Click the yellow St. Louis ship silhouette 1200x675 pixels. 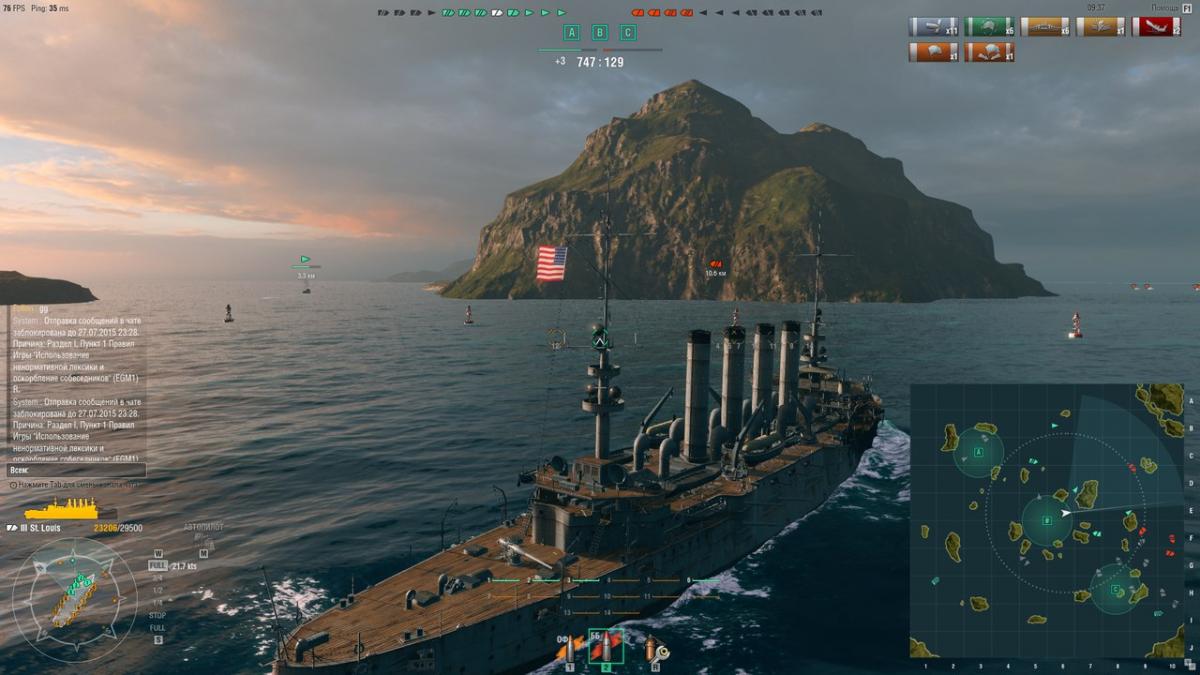click(61, 509)
